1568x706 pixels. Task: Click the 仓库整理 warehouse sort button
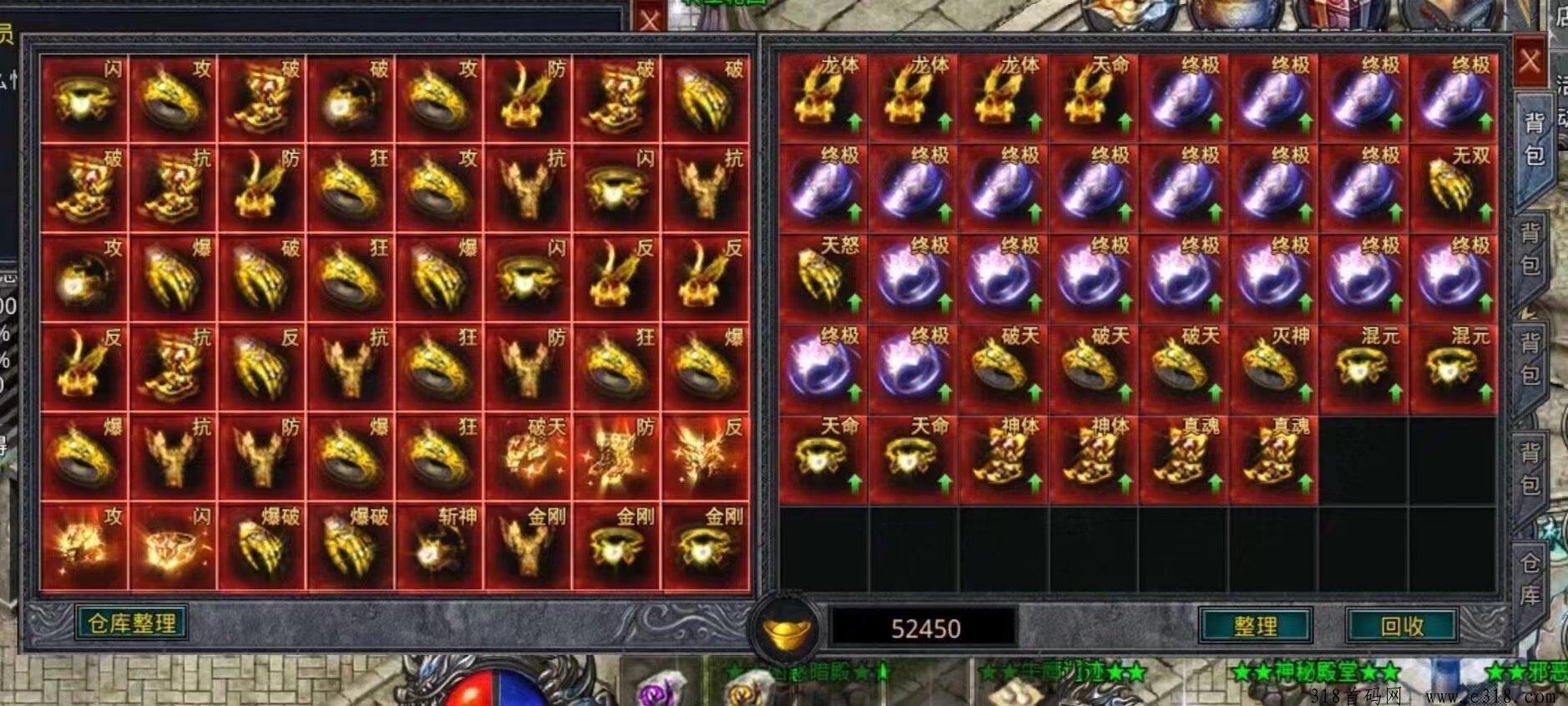[x=131, y=623]
